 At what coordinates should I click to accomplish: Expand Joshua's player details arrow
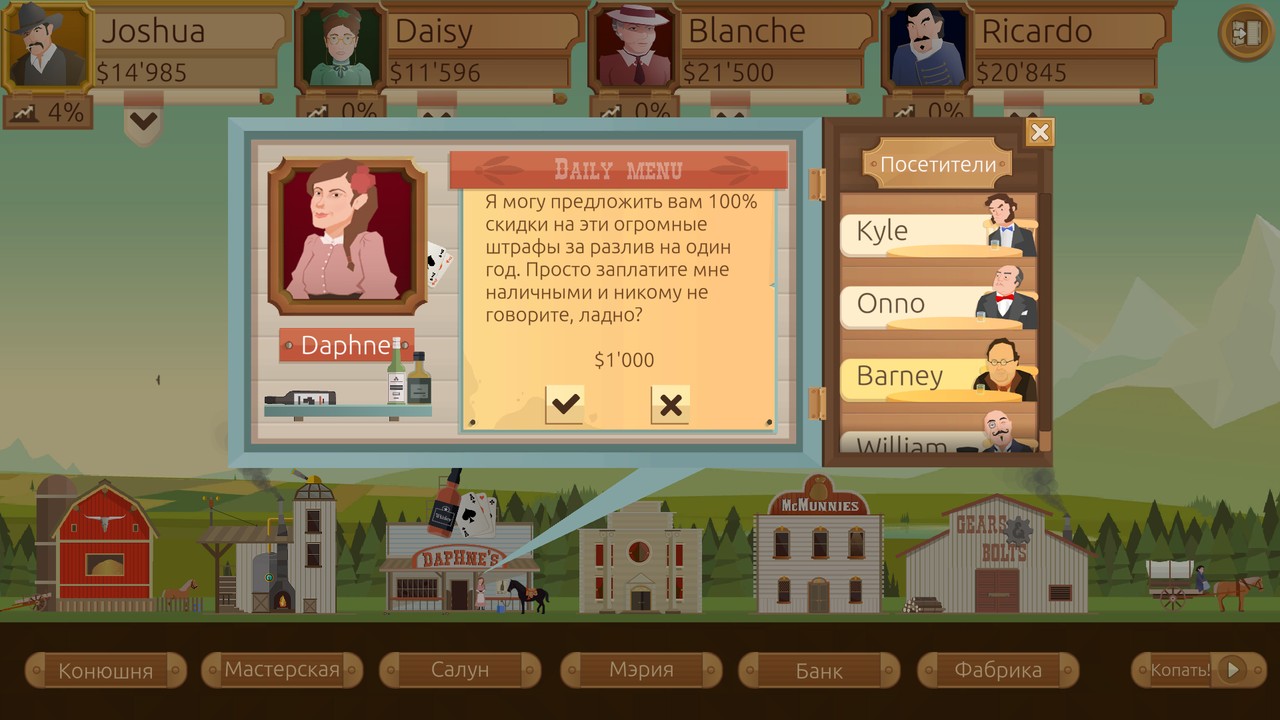point(143,122)
